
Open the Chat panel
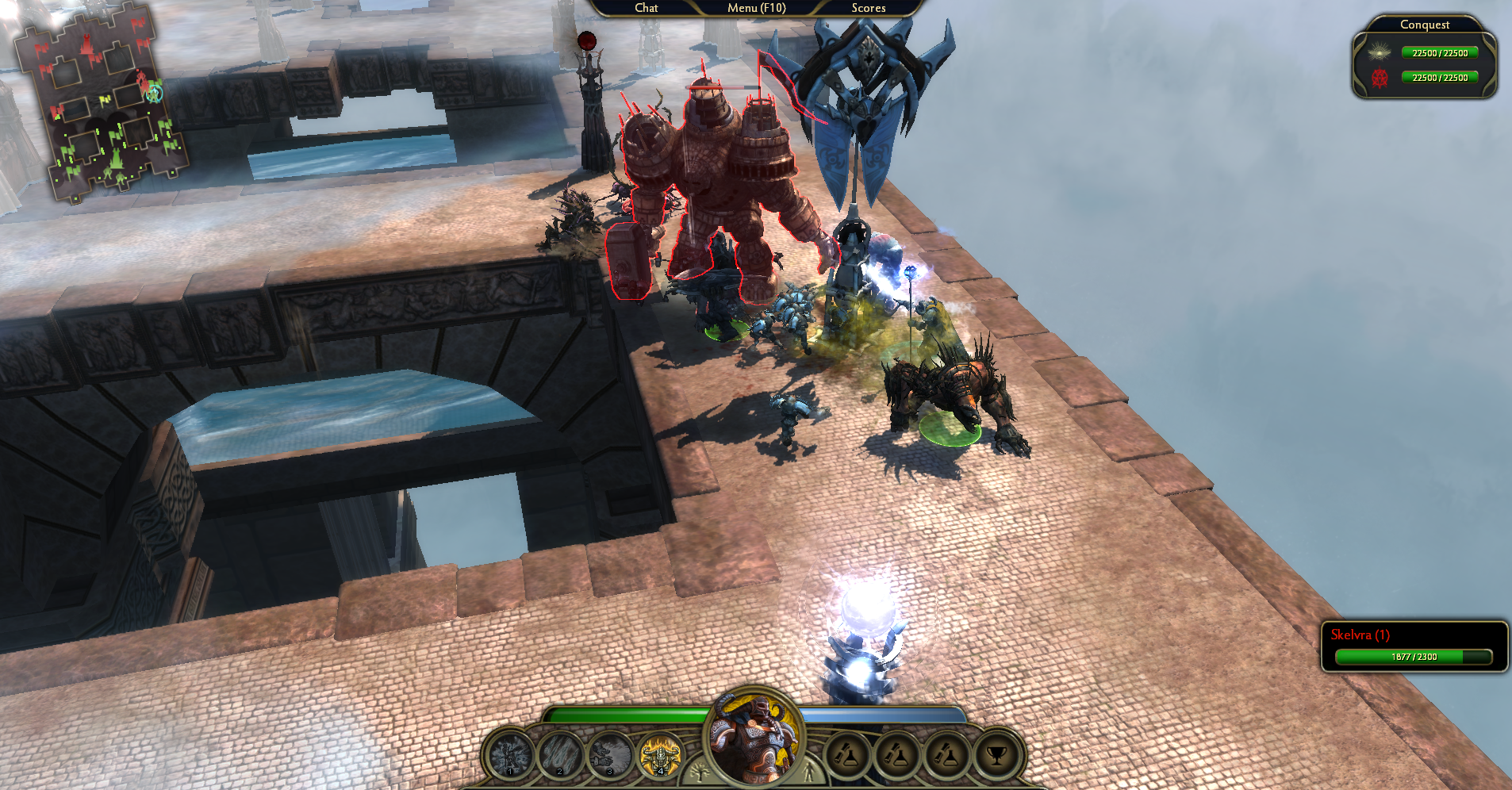coord(646,8)
